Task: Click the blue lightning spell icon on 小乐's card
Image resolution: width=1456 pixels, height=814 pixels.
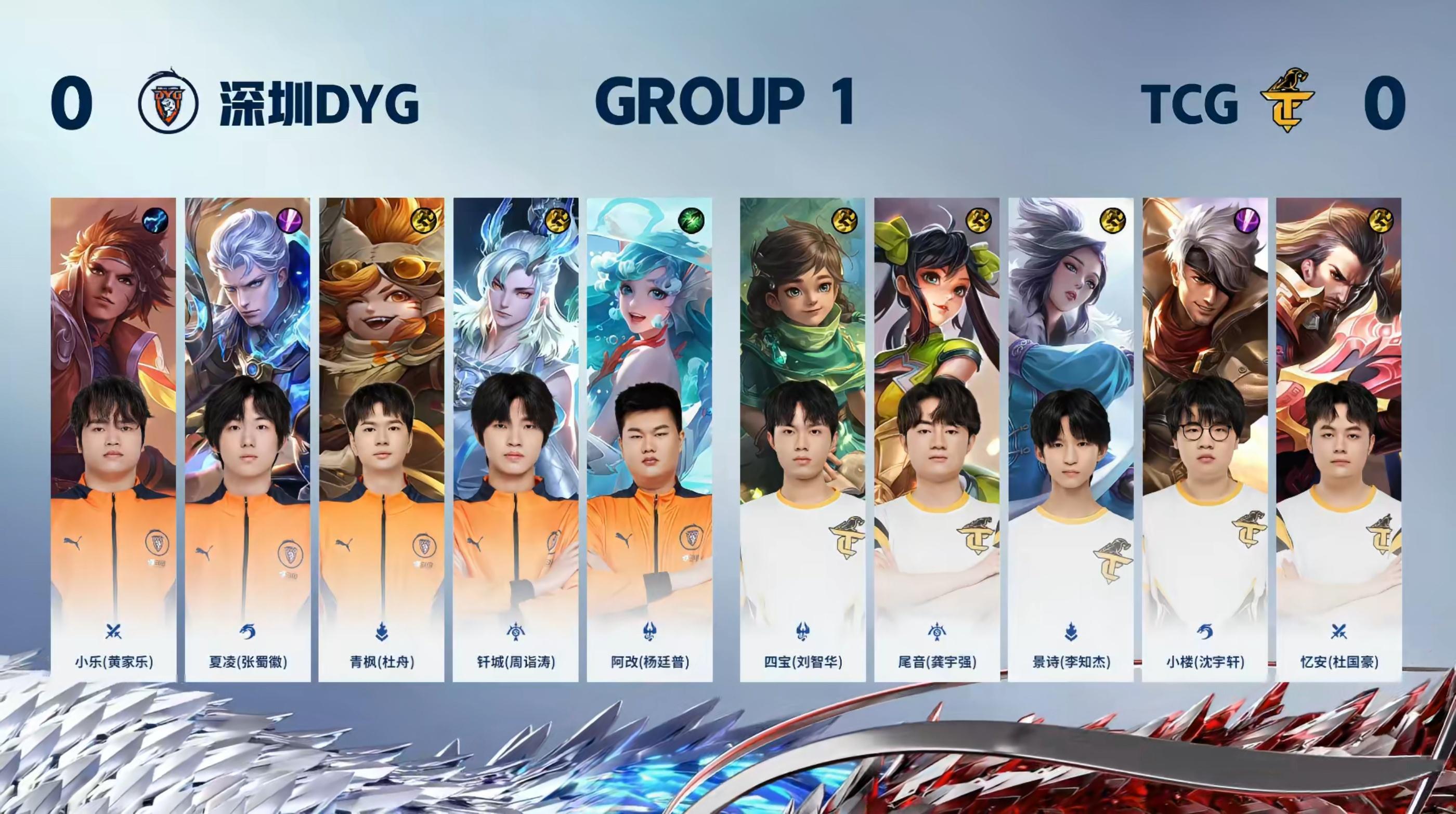Action: point(155,221)
